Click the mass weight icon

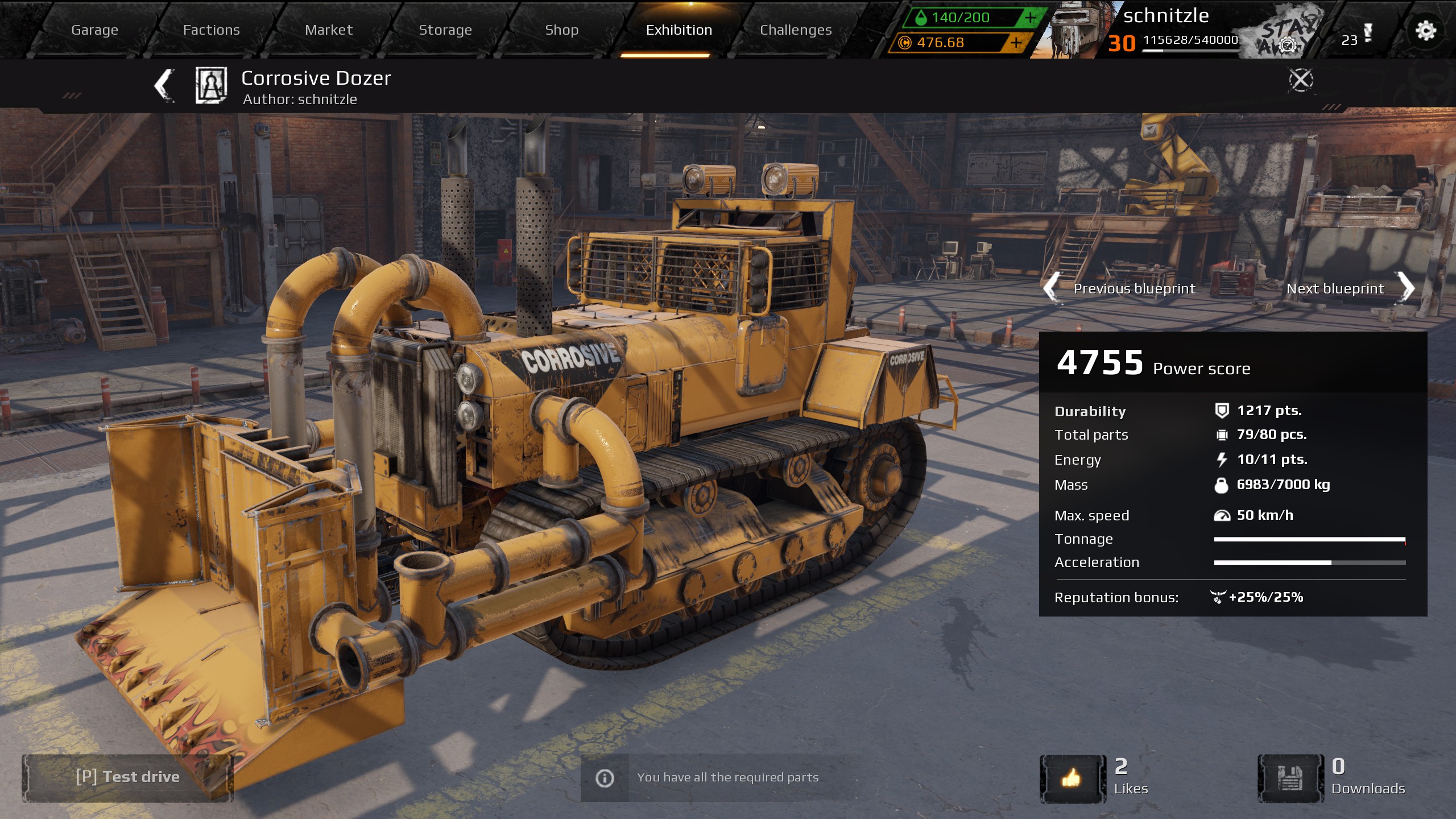pos(1221,485)
